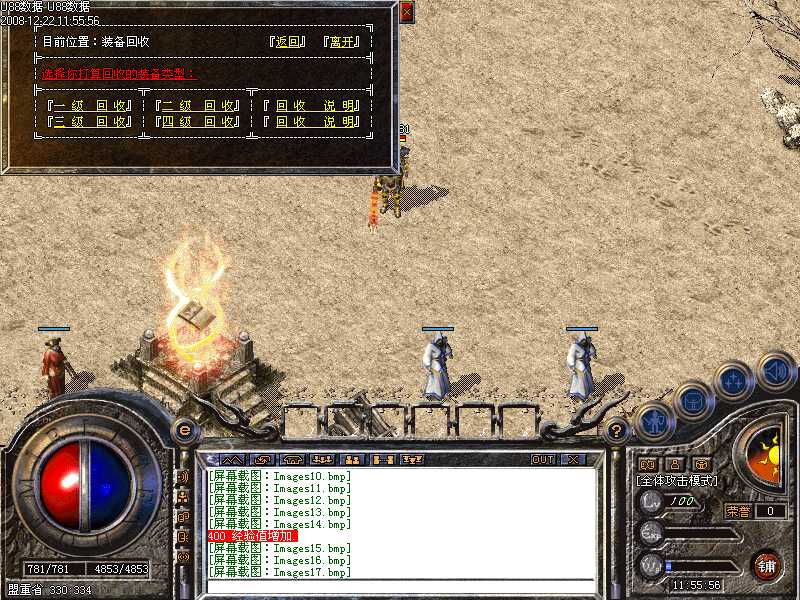This screenshot has height=600, width=800.
Task: Open the round bag inventory button
Action: [693, 402]
